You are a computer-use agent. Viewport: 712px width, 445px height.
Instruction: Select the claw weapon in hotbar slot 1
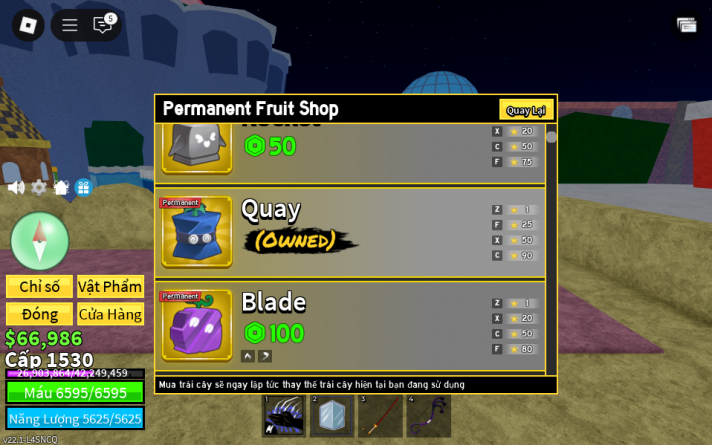click(284, 415)
